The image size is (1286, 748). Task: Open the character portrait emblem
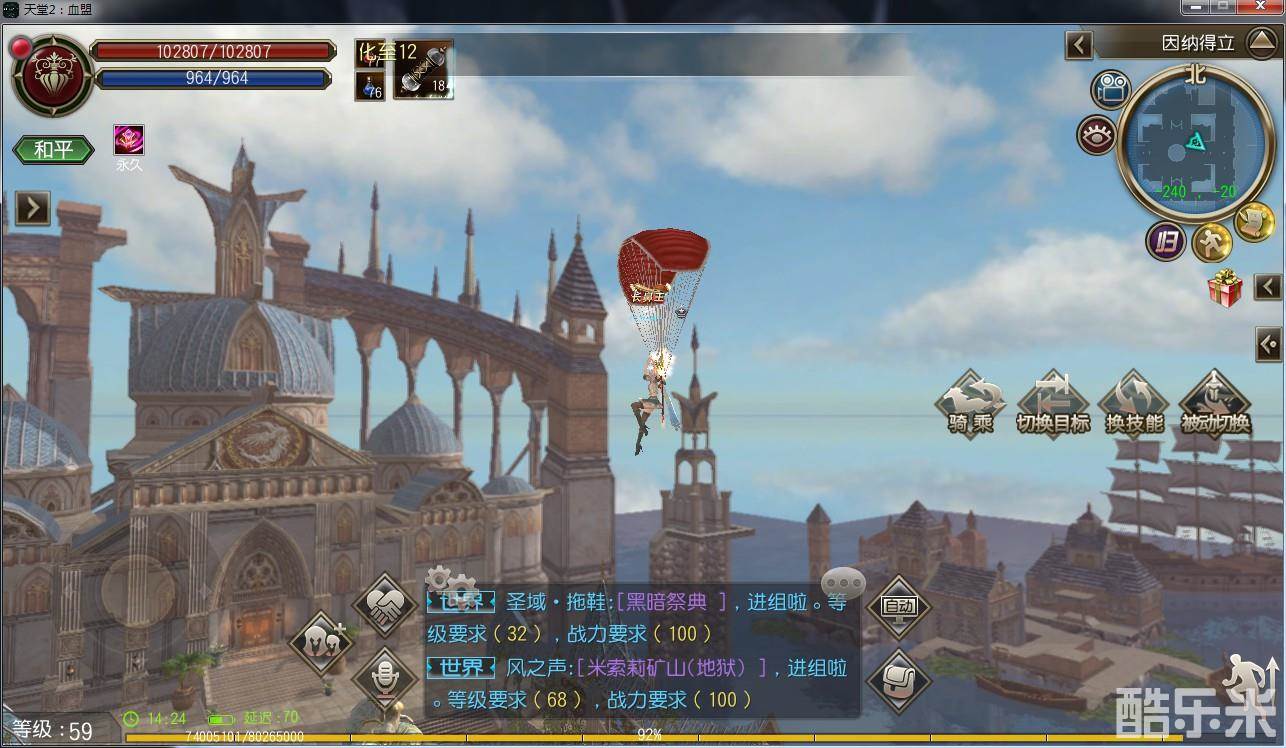52,74
